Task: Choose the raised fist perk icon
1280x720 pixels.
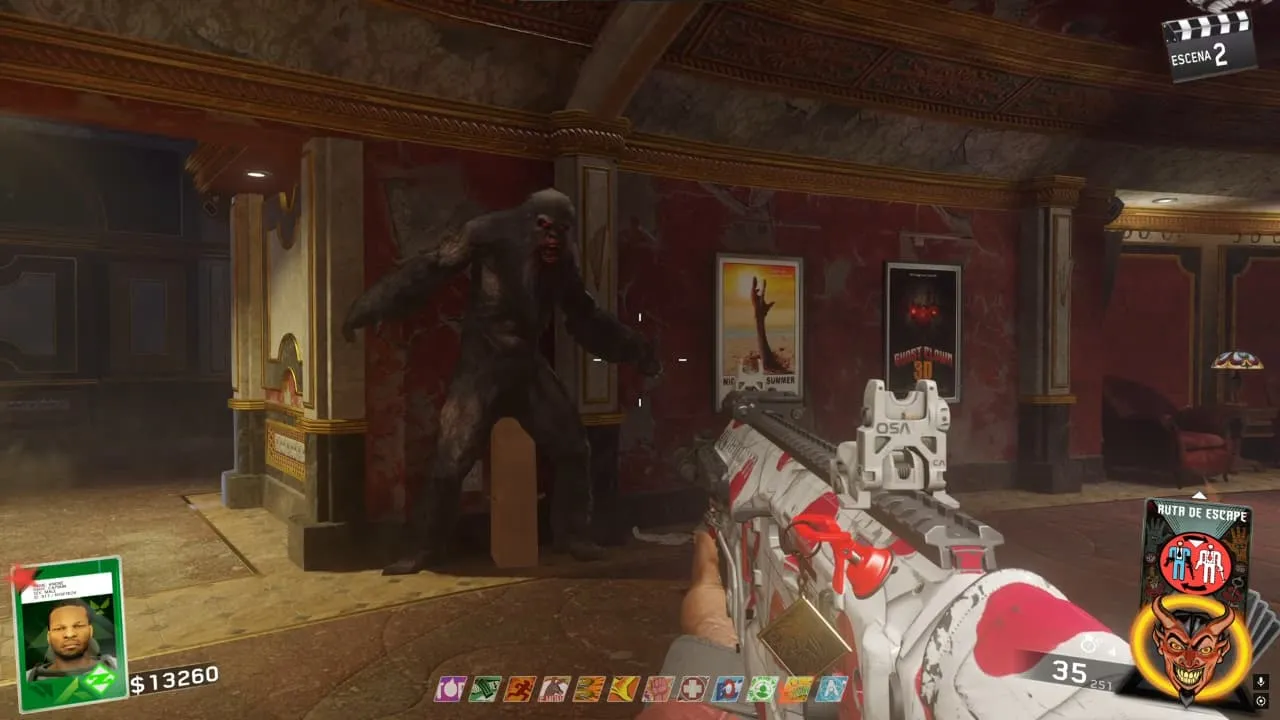Action: (658, 688)
